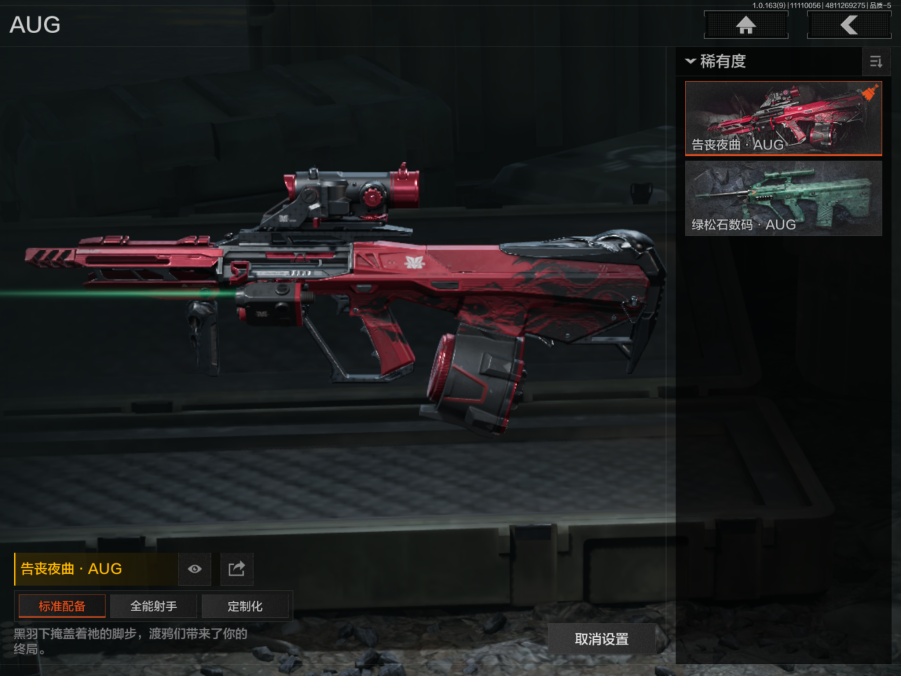901x676 pixels.
Task: Switch to the 全能射手 tab
Action: 154,606
